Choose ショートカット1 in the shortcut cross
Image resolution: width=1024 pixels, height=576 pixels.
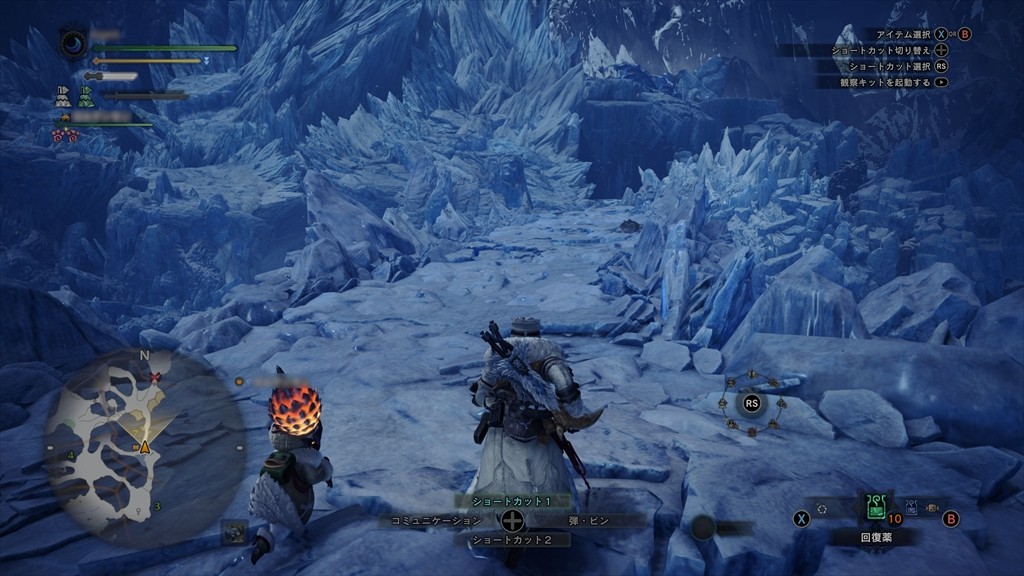coord(512,500)
